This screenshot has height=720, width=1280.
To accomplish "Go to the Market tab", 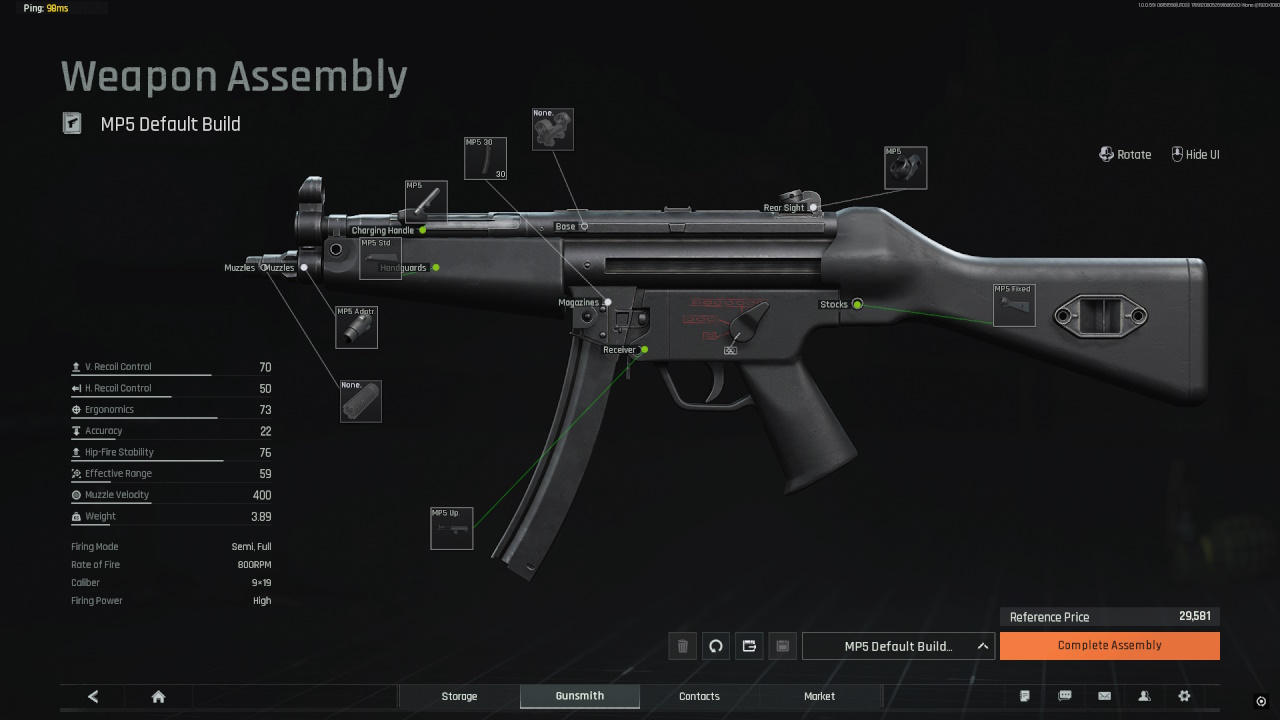I will coord(819,696).
